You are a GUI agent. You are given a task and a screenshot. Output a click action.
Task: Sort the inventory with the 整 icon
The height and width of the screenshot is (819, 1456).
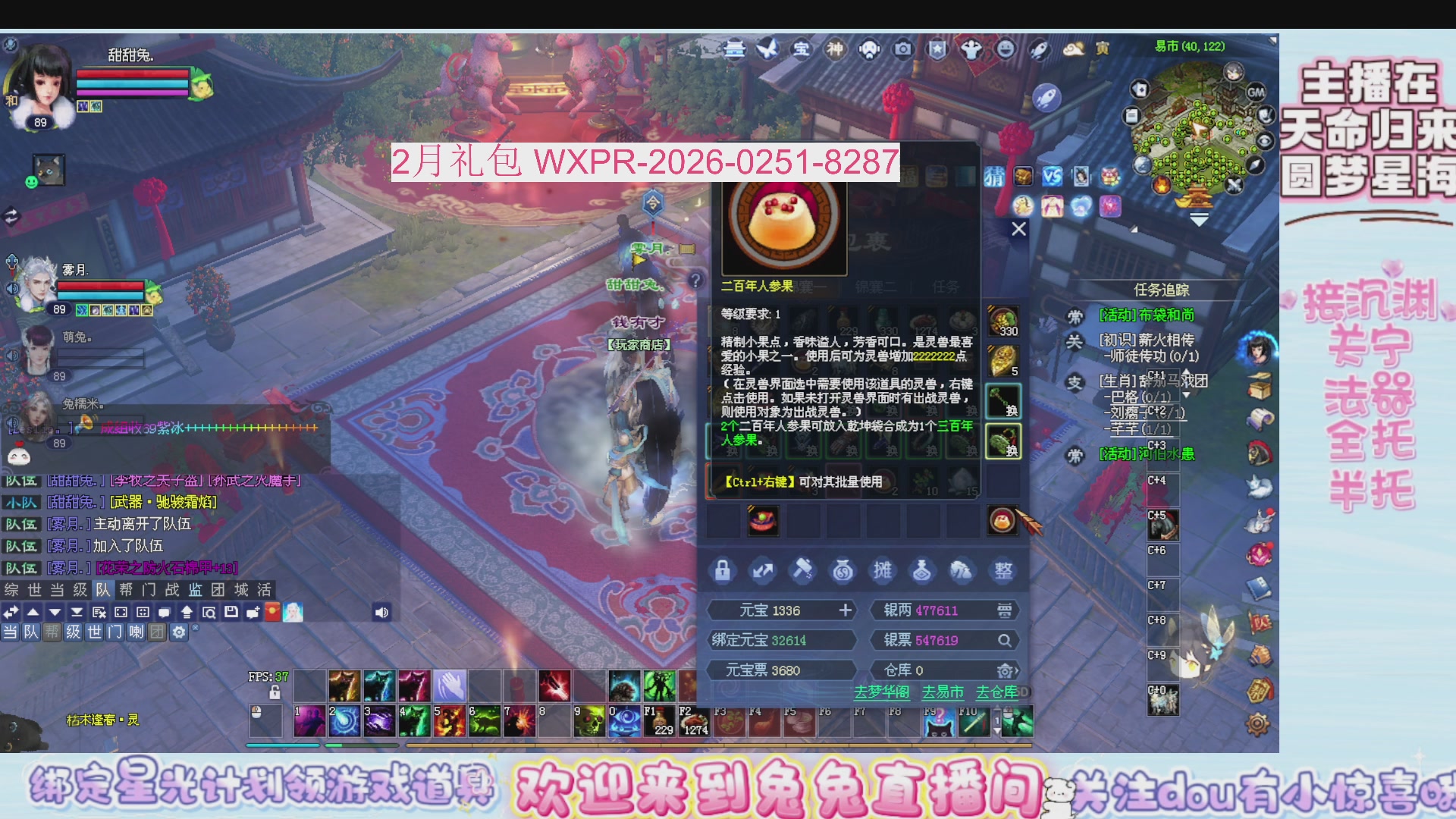[1004, 570]
